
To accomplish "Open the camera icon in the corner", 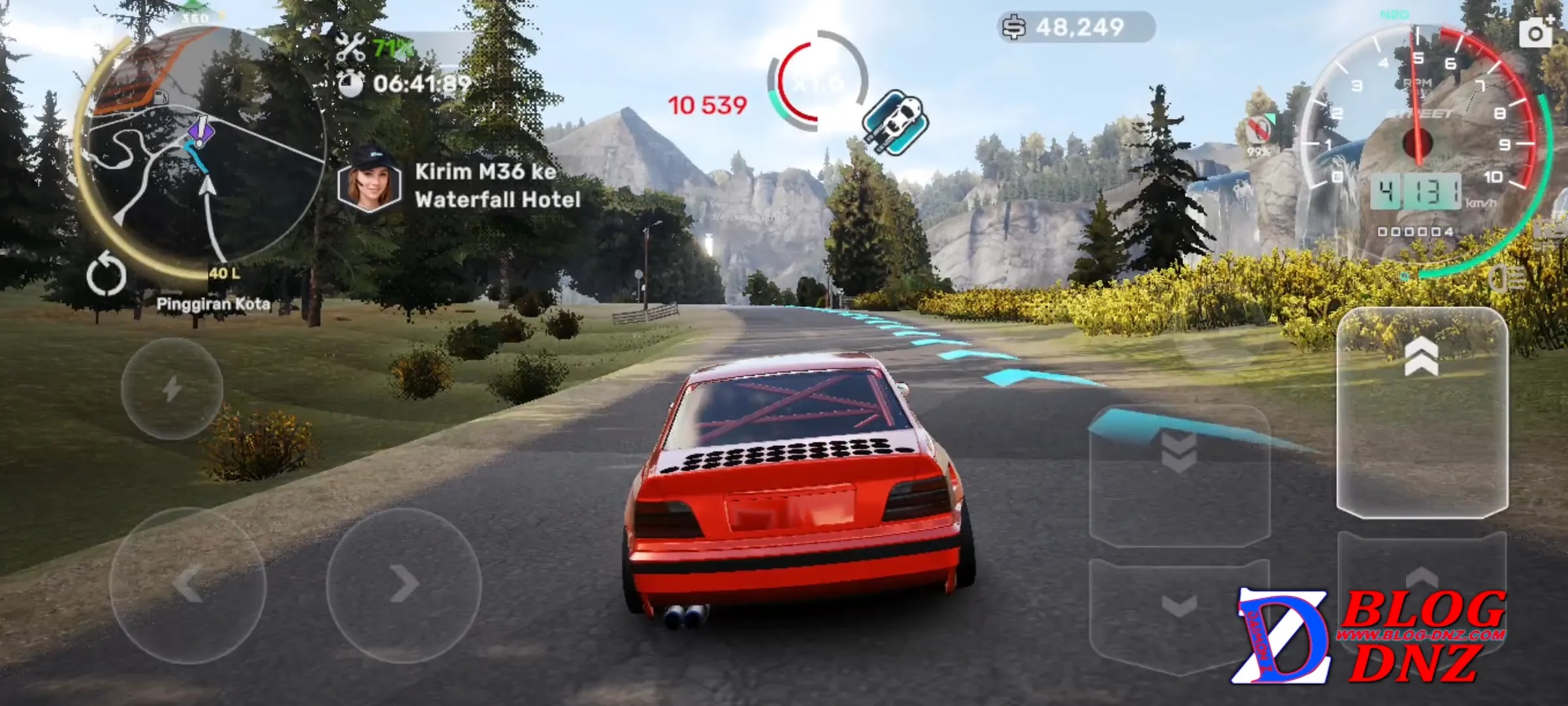I will pos(1535,33).
